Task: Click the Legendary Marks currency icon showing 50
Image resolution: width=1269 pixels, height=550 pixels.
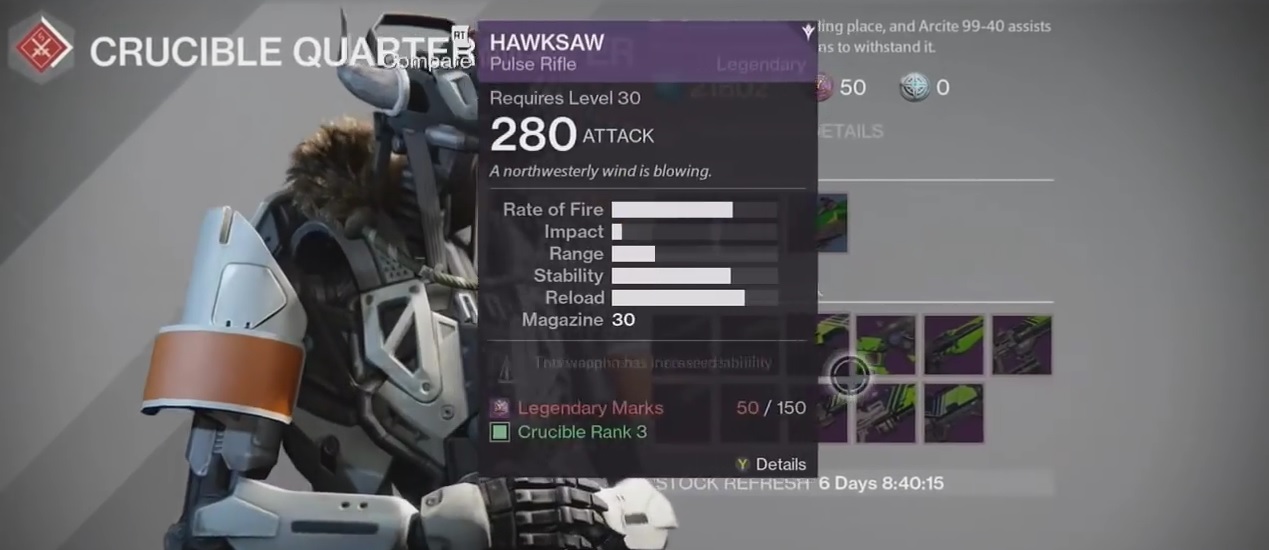Action: (822, 88)
